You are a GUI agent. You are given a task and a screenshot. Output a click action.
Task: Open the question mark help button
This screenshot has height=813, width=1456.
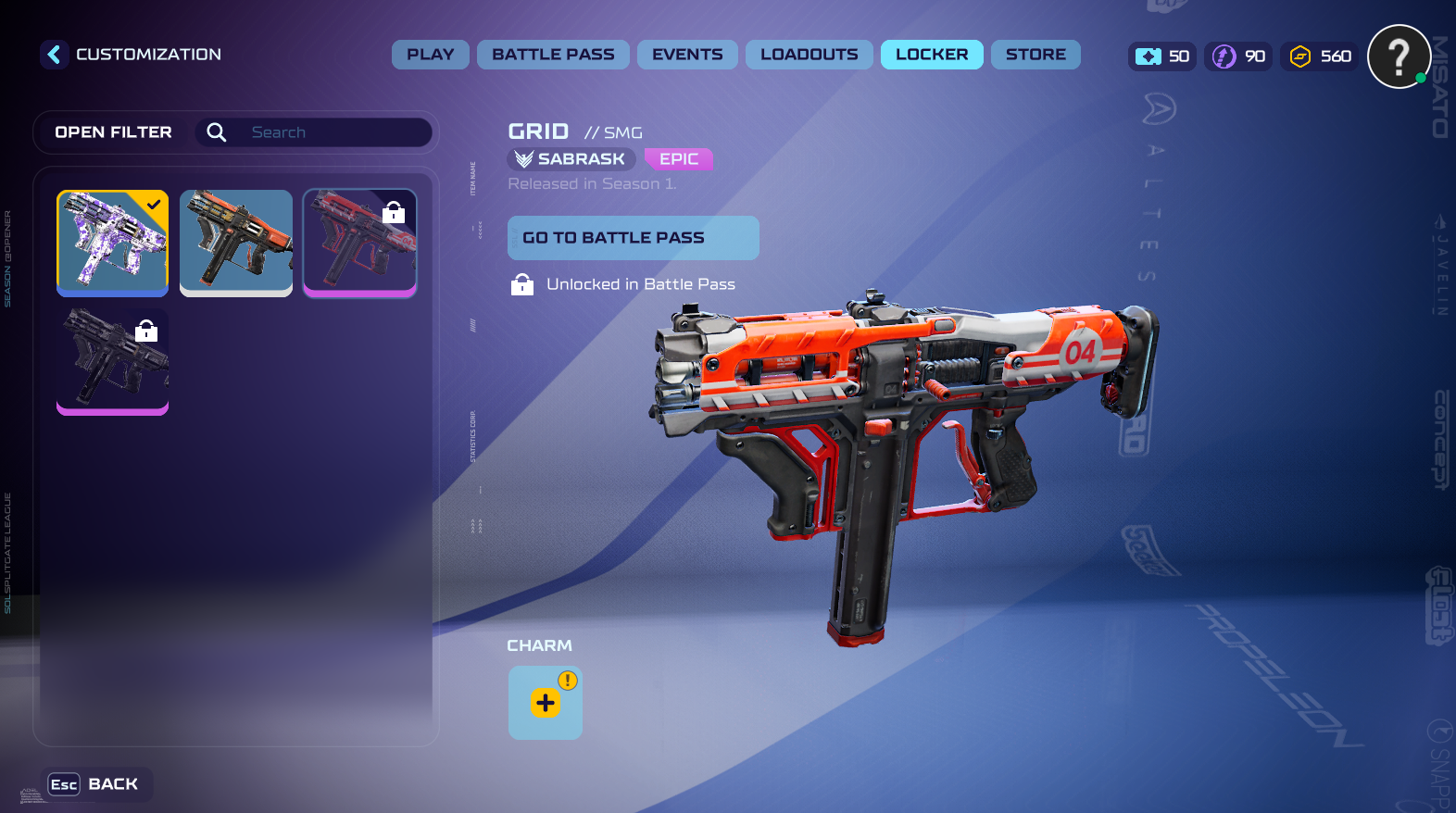pos(1399,56)
